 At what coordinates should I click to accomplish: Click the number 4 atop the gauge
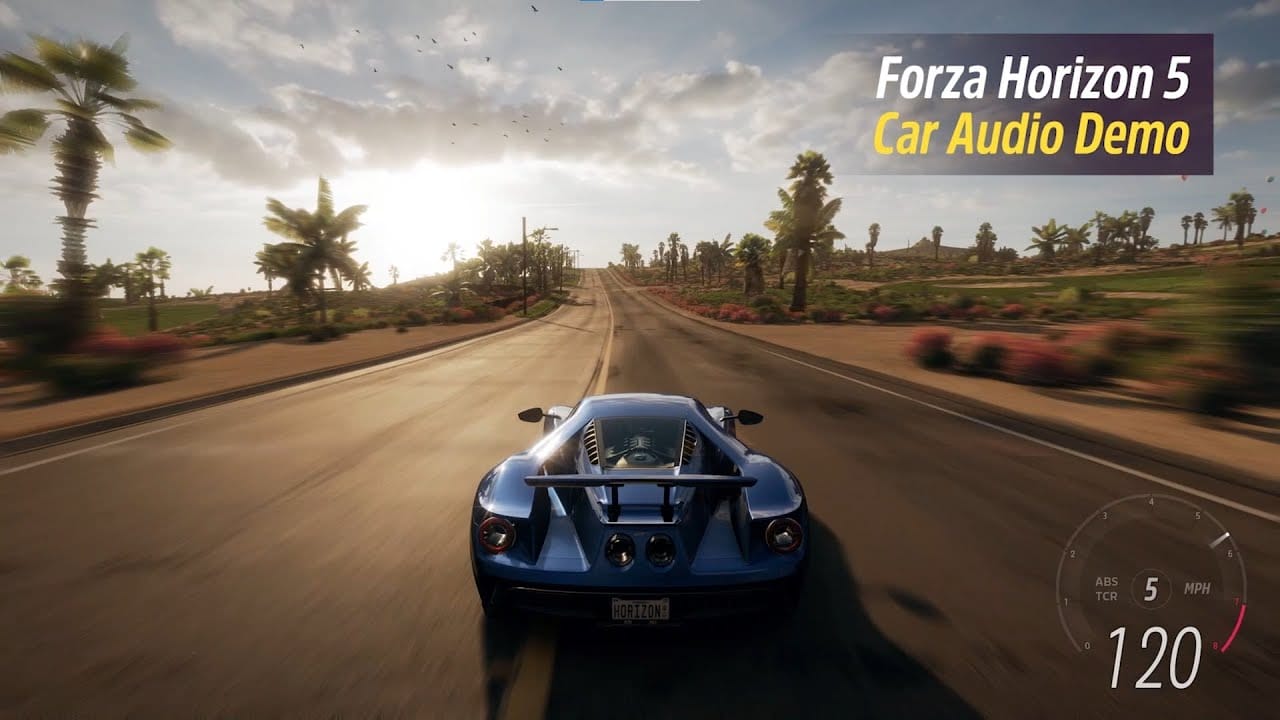(1150, 502)
